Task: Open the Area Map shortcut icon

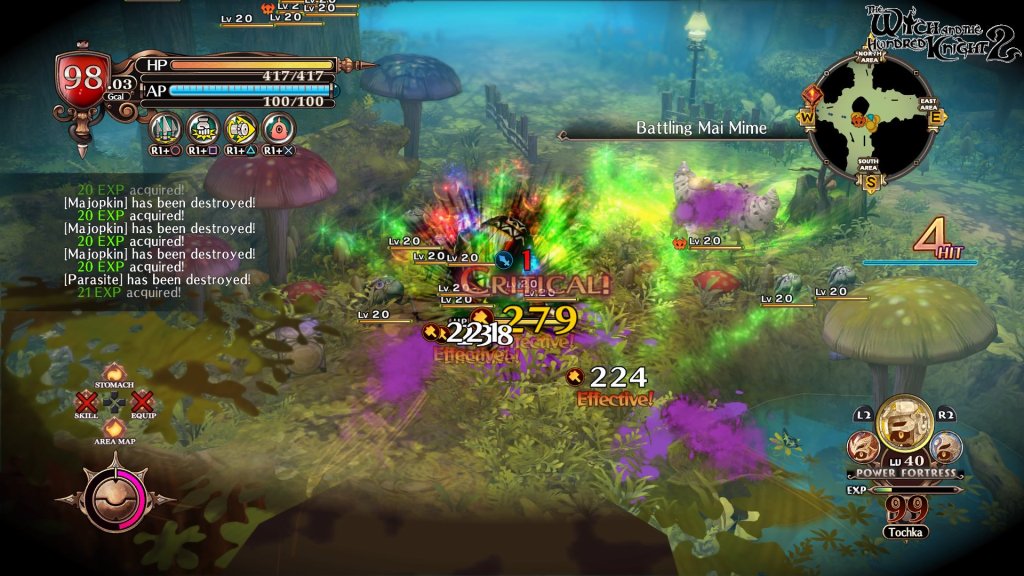Action: pos(114,427)
